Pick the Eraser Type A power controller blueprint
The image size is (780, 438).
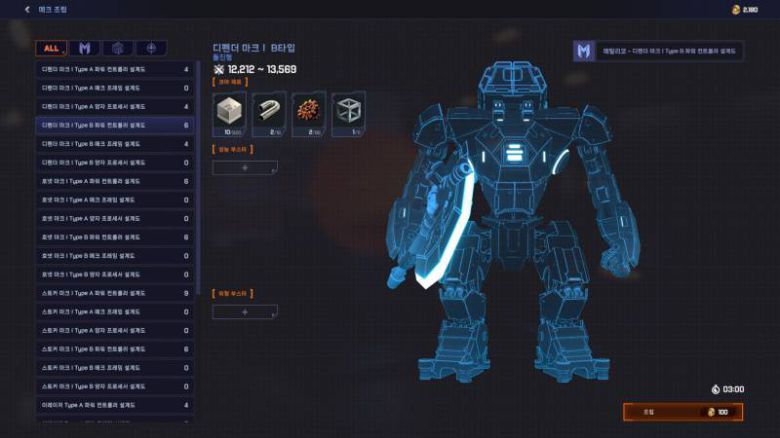point(114,405)
